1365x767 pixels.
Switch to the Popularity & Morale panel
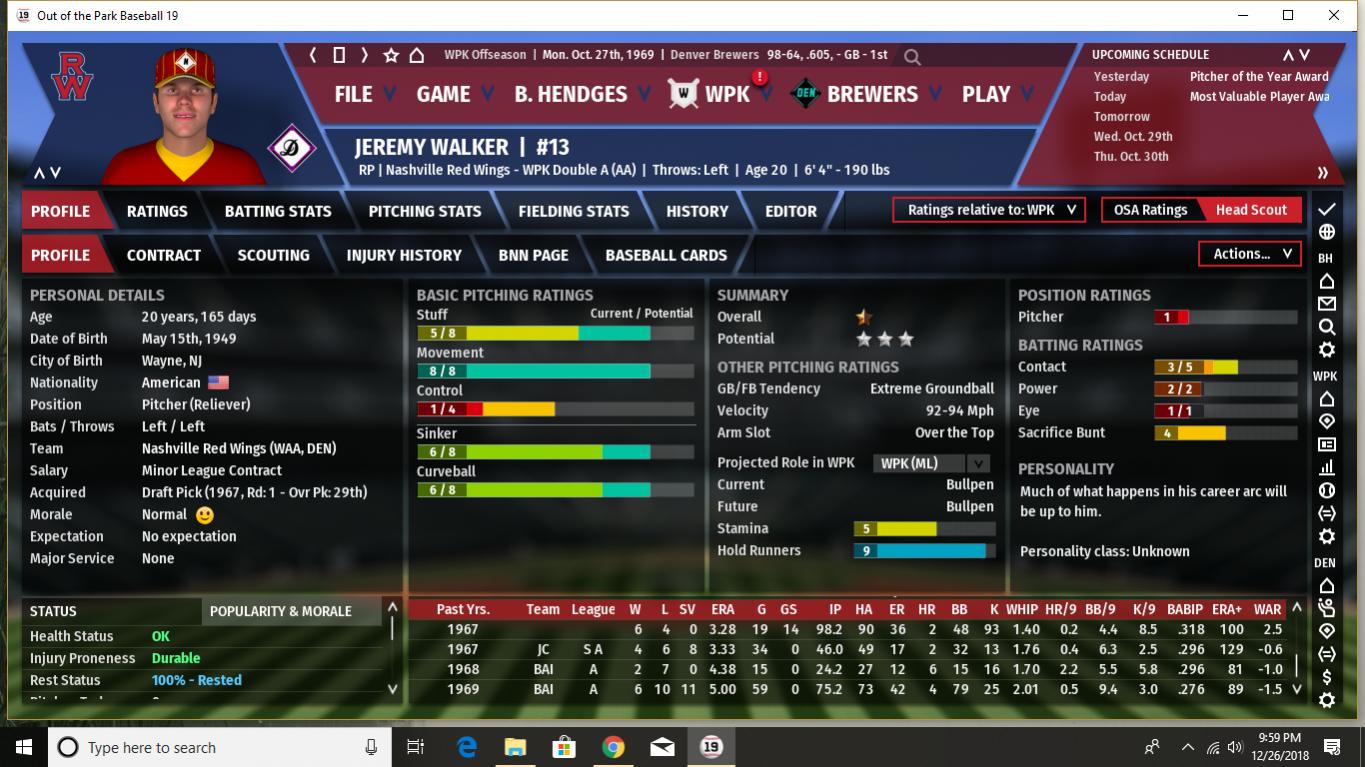[281, 611]
